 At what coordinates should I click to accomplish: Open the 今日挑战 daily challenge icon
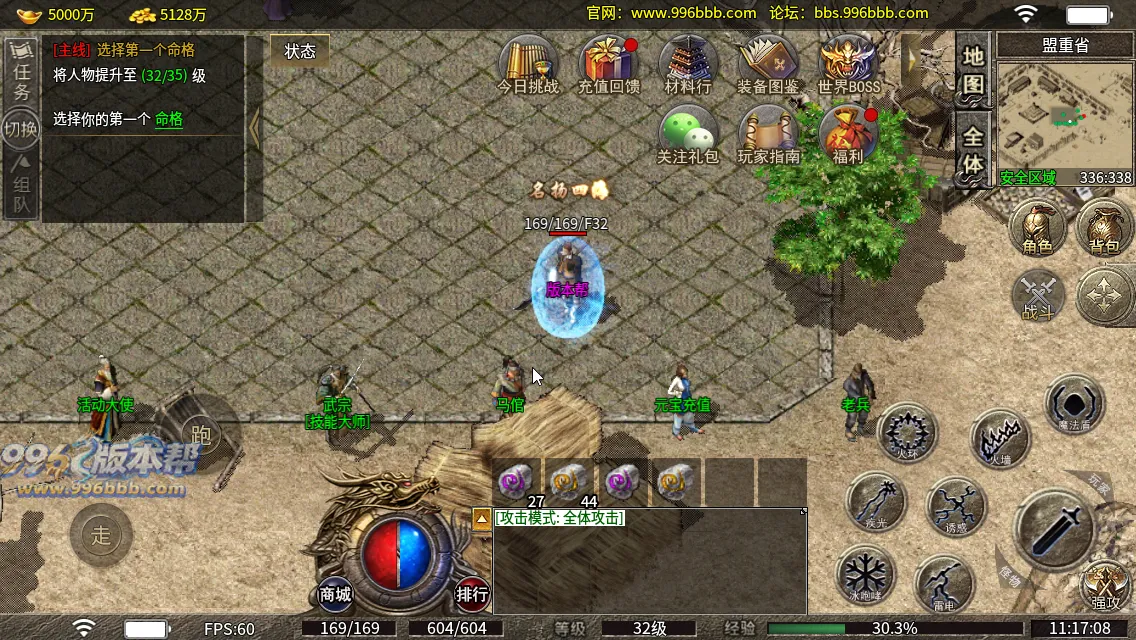[528, 64]
